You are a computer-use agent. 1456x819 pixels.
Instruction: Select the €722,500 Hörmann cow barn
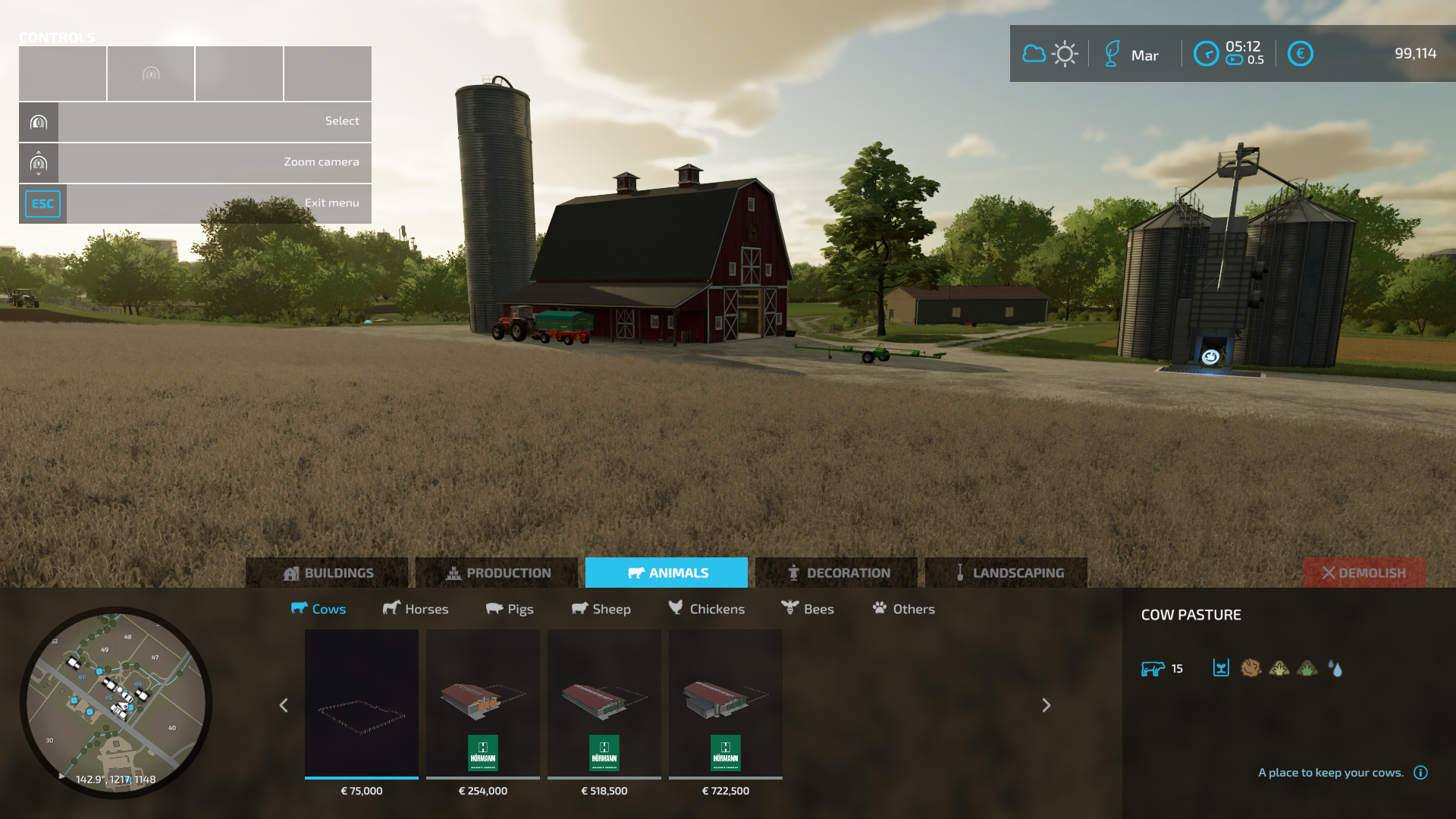point(726,704)
